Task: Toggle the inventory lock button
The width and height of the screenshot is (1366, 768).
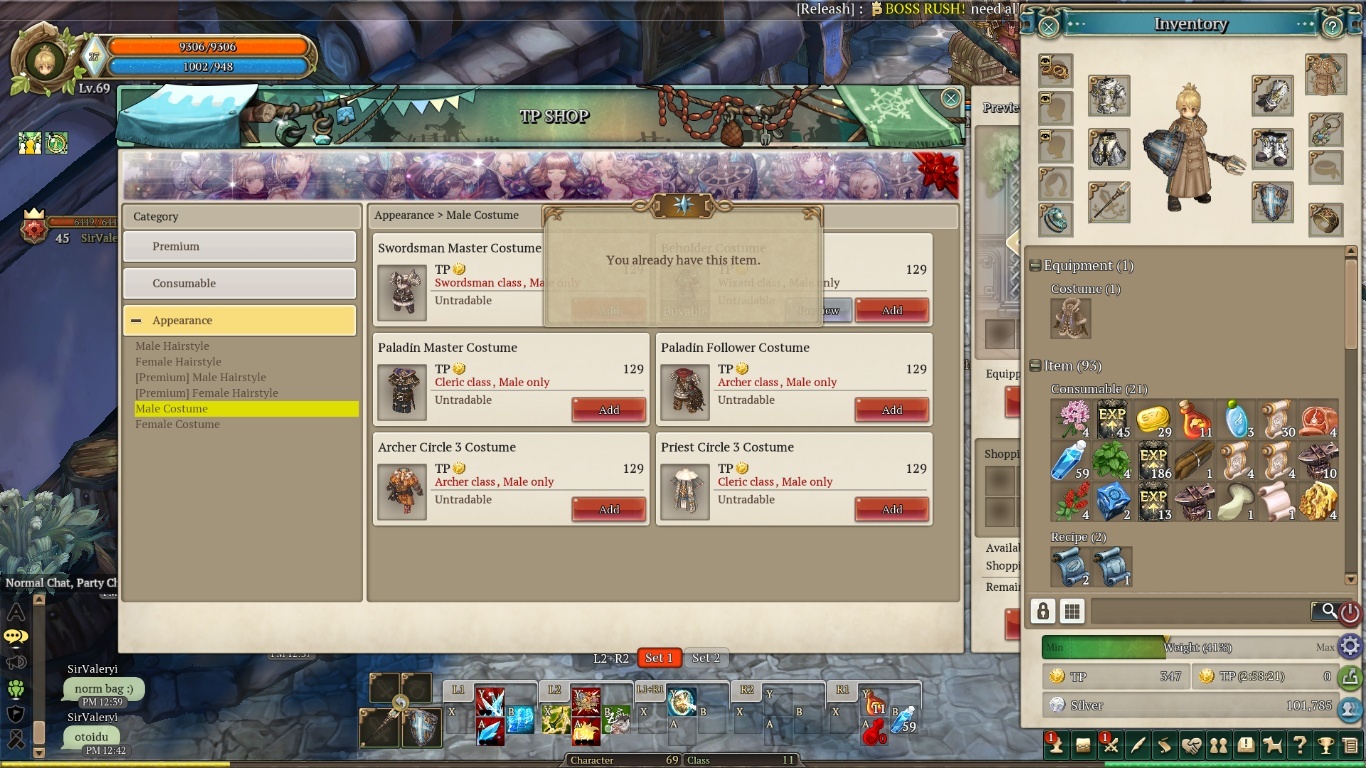Action: pyautogui.click(x=1043, y=611)
